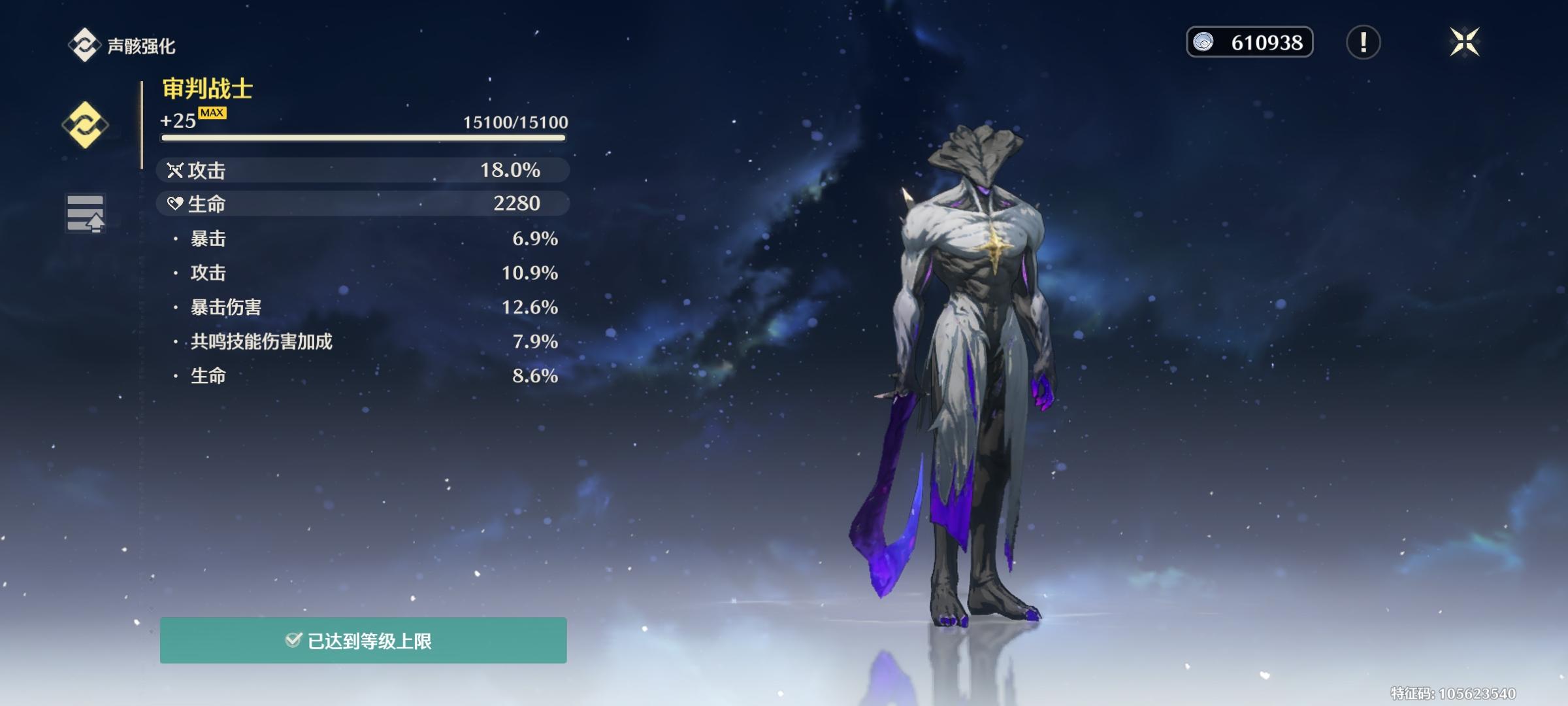Click the Echo enhancement title icon
Screen dimensions: 1568x706
84,45
